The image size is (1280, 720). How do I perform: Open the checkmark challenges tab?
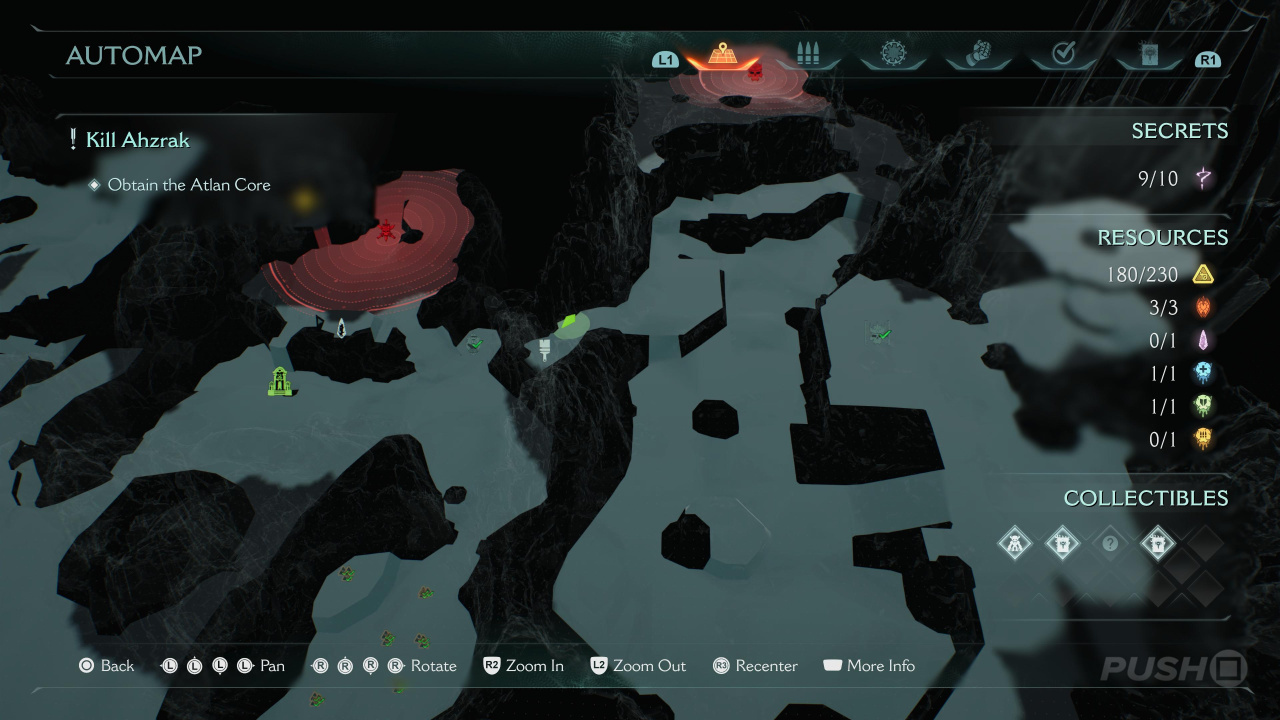1063,55
